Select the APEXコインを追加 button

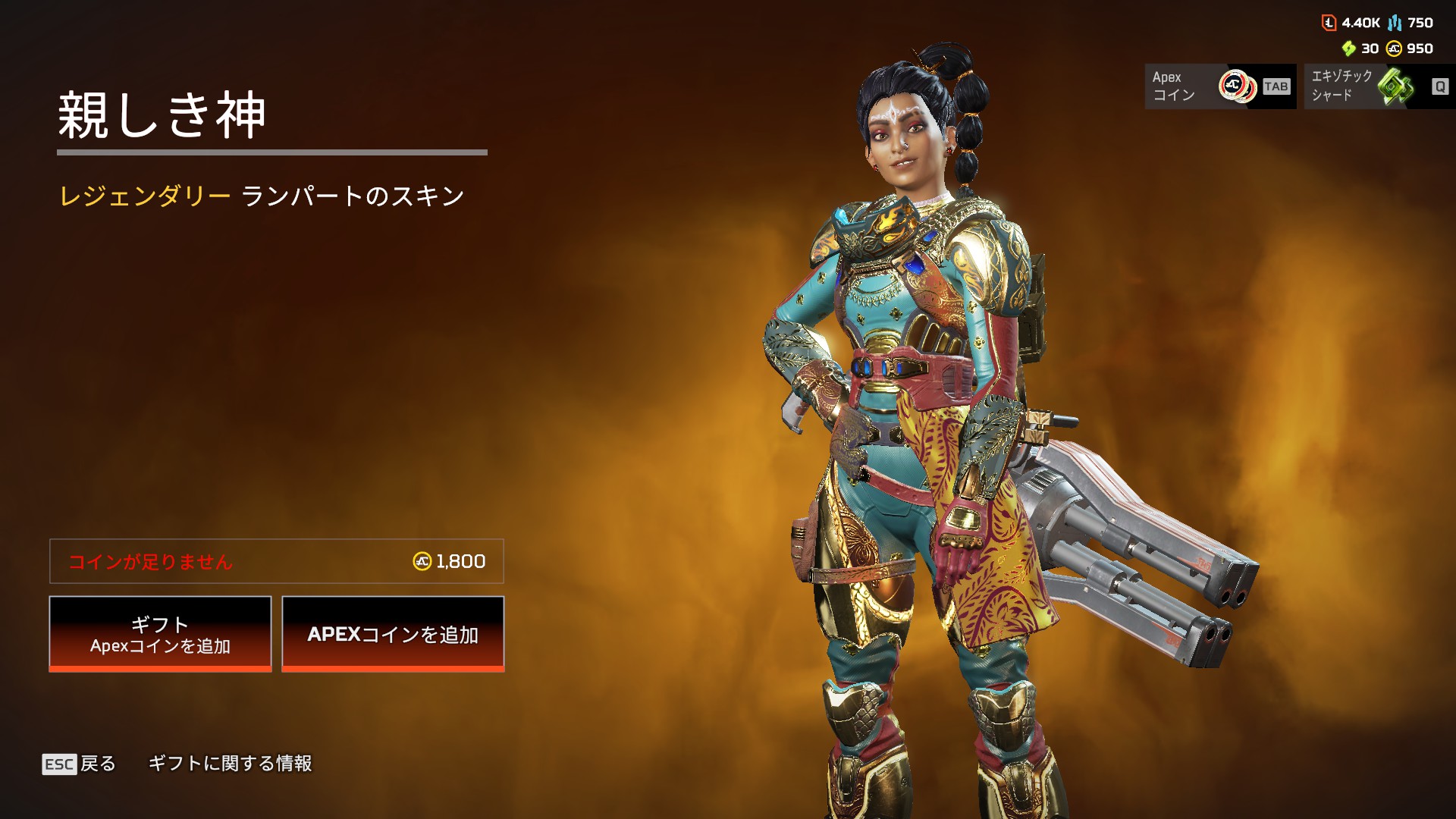393,634
